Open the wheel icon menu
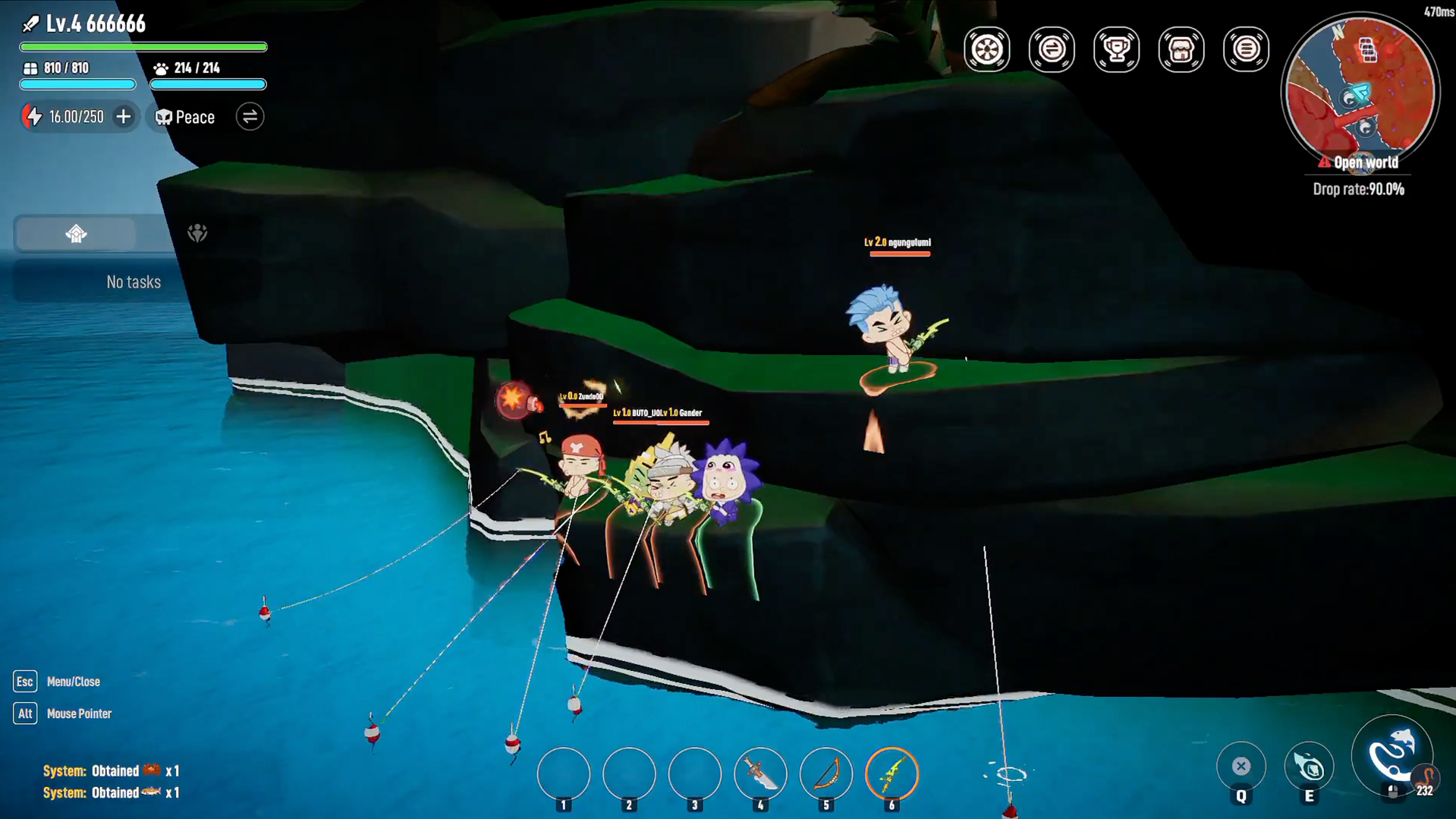1456x819 pixels. (986, 49)
